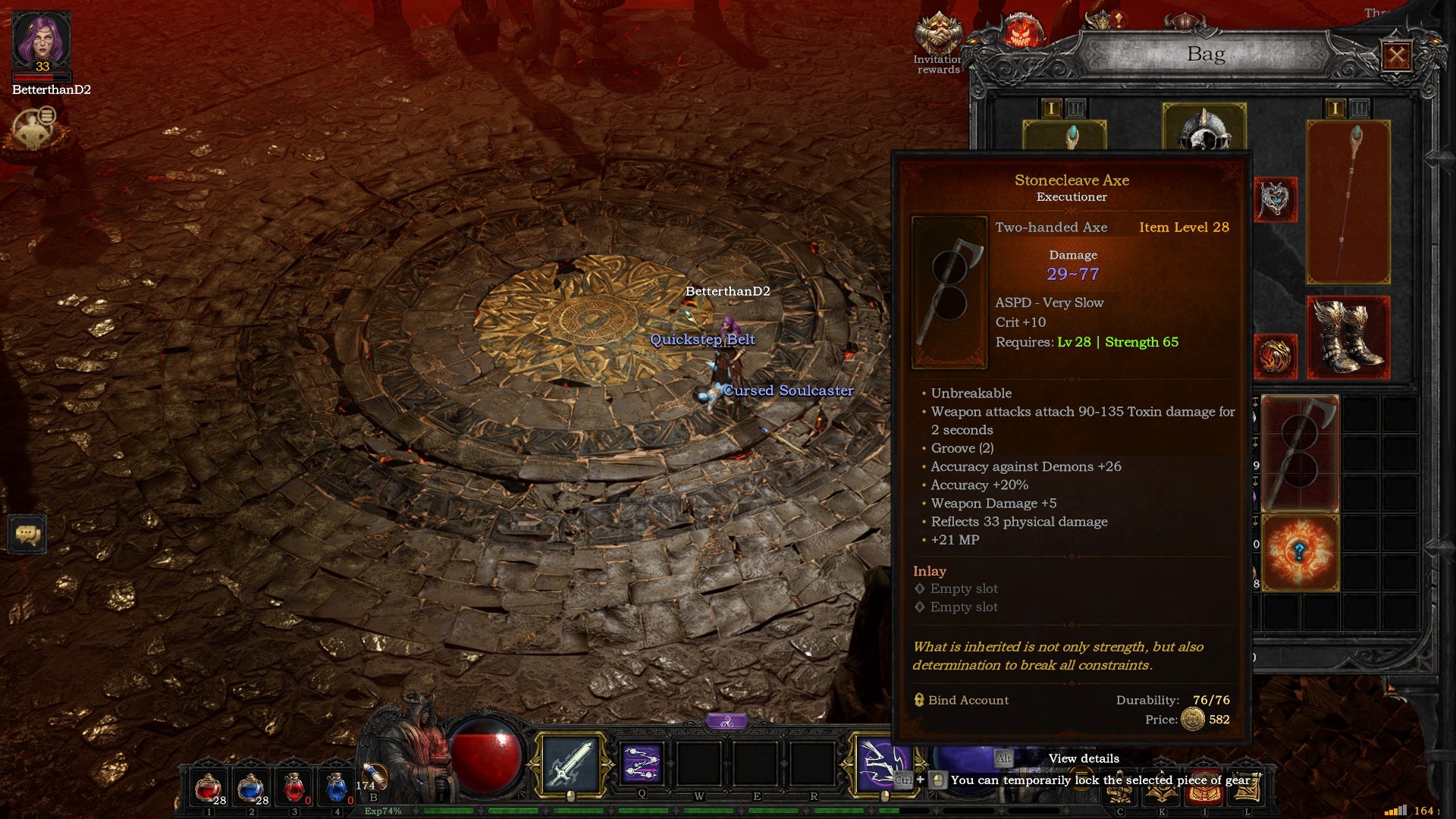Toggle the purple swirl button above skill bar
The width and height of the screenshot is (1456, 819).
(x=727, y=721)
